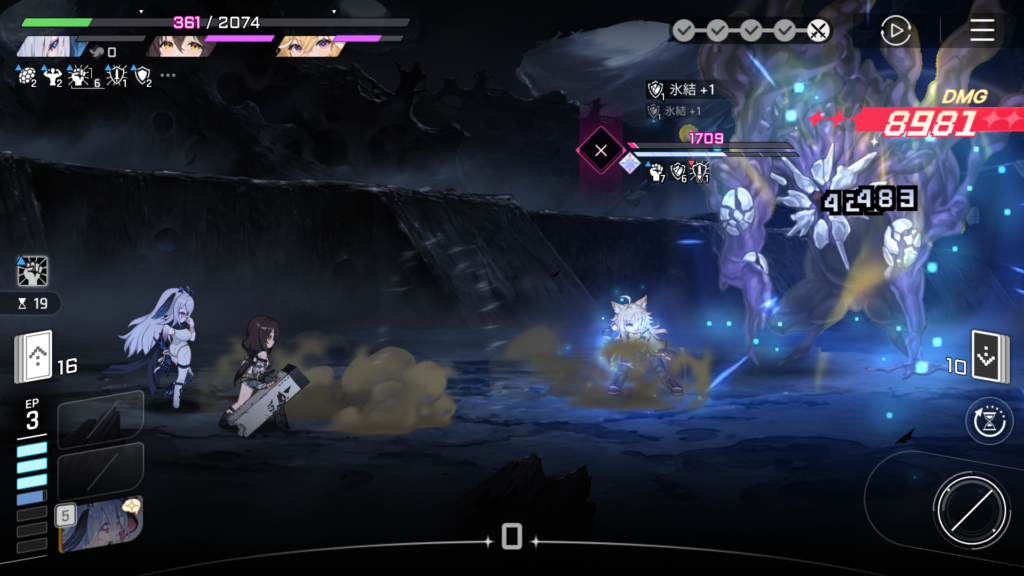
Task: Toggle the auto-battle play button
Action: tap(895, 31)
